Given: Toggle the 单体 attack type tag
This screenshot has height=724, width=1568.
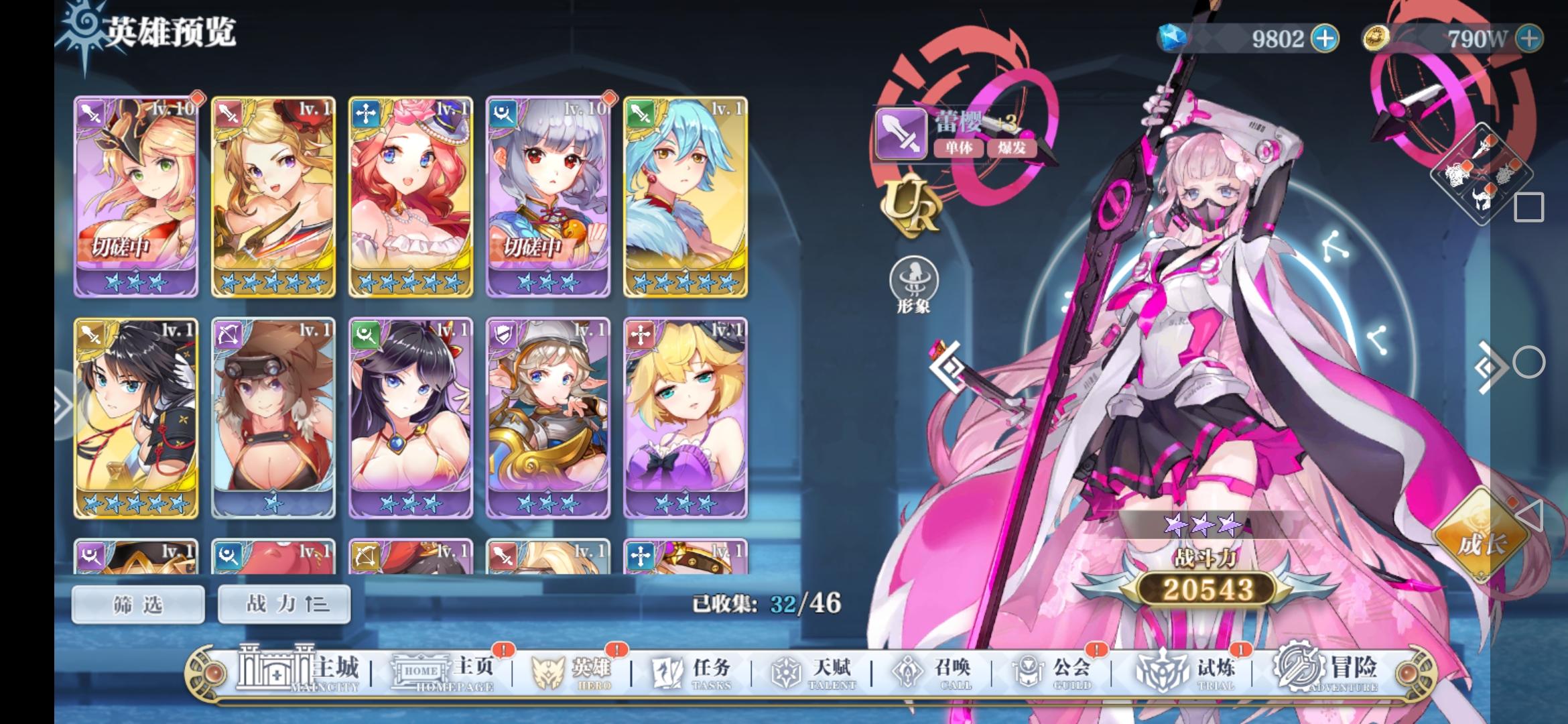Looking at the screenshot, I should click(958, 148).
